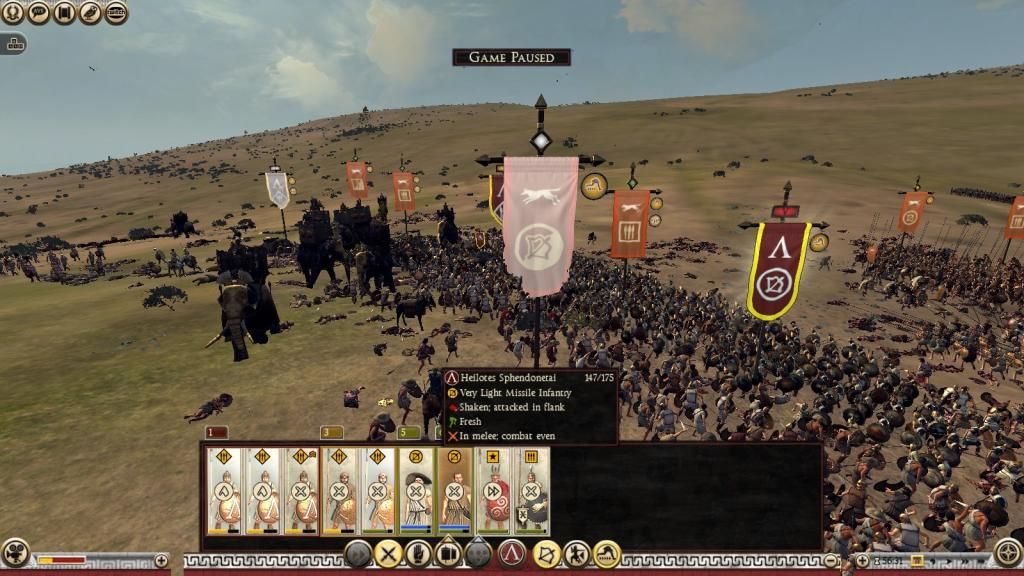Image resolution: width=1024 pixels, height=576 pixels.
Task: Open the chat speech bubble button
Action: [x=40, y=13]
